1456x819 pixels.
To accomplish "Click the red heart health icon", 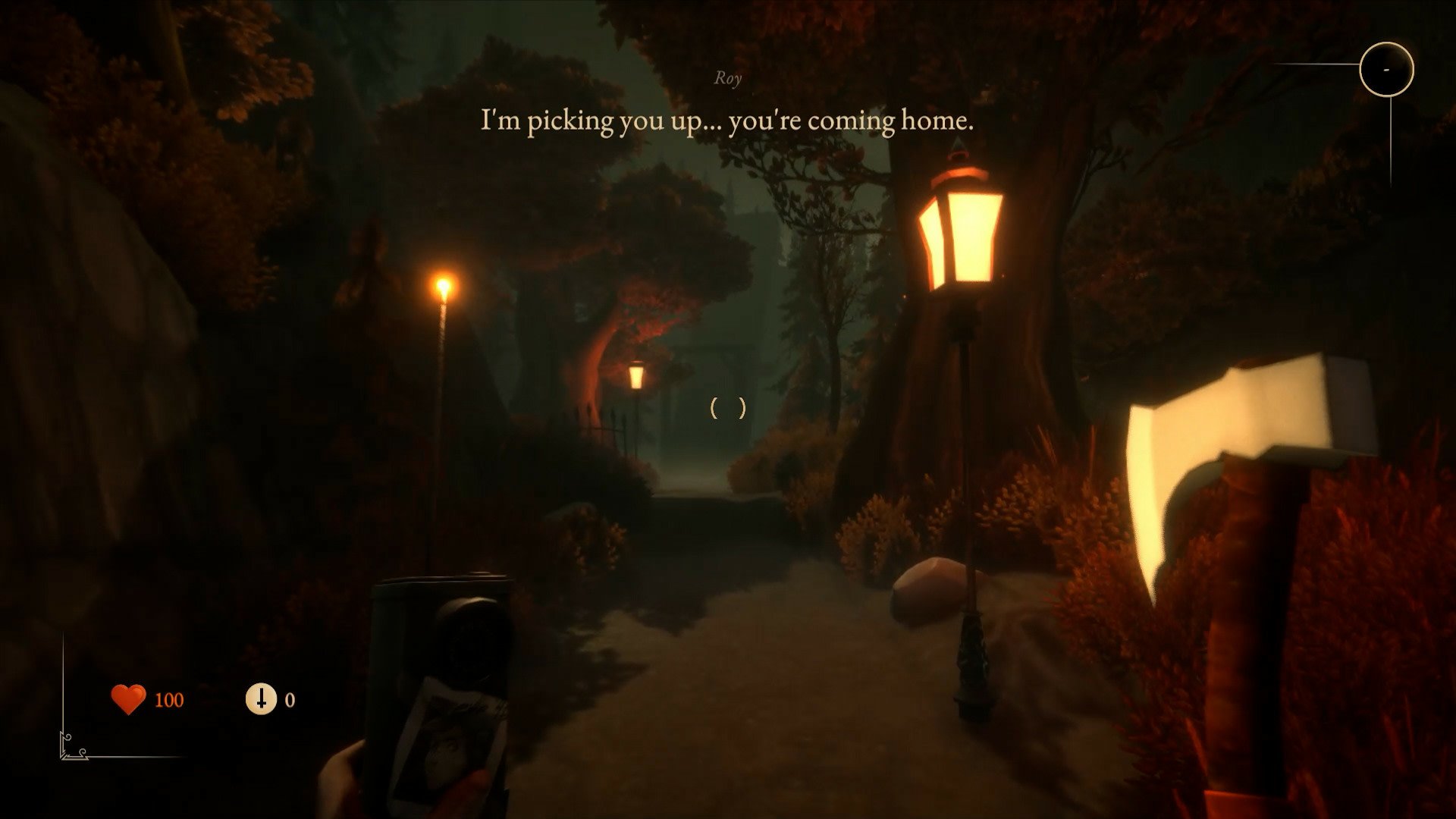I will click(x=128, y=699).
